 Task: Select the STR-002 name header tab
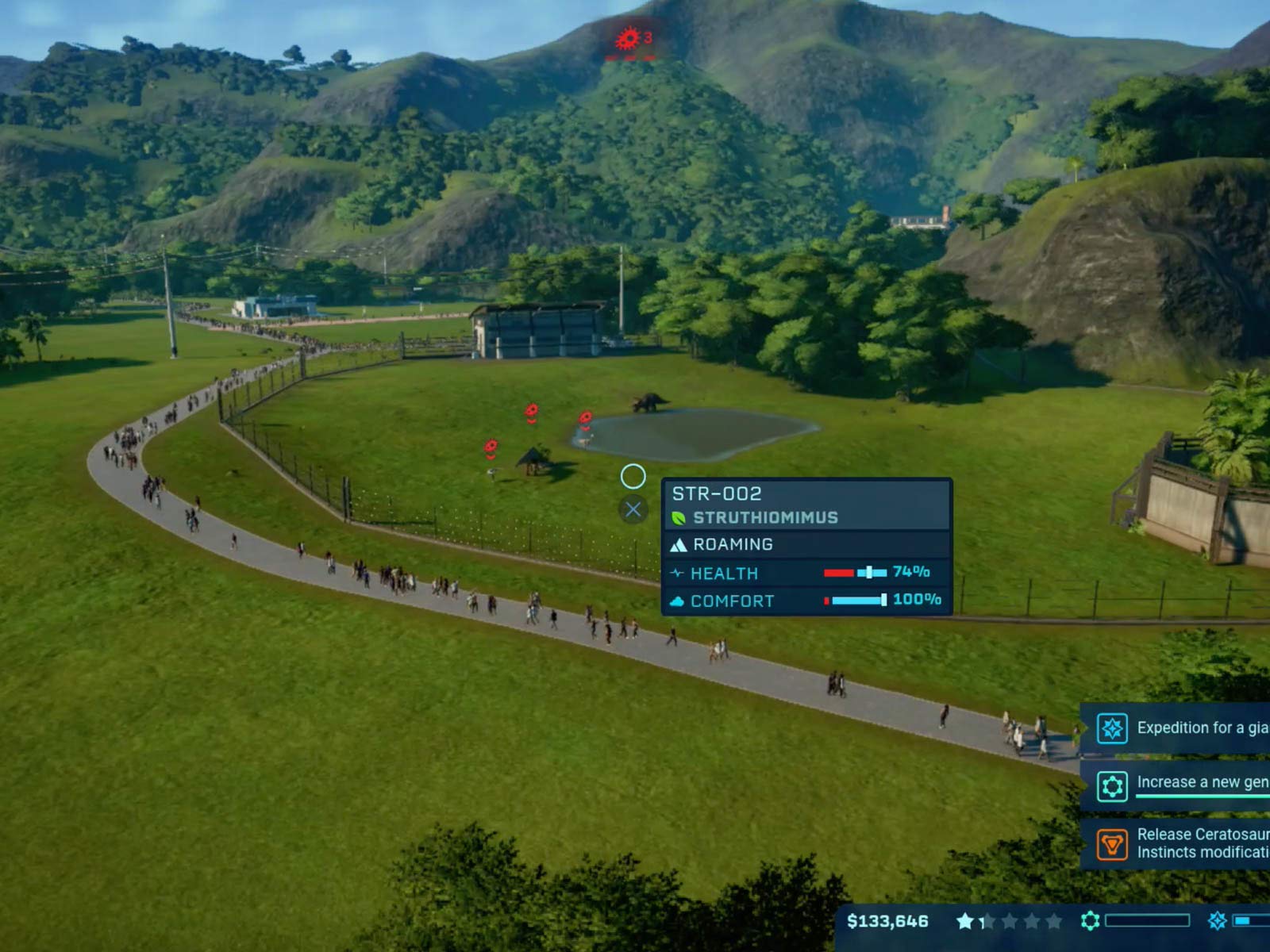715,493
